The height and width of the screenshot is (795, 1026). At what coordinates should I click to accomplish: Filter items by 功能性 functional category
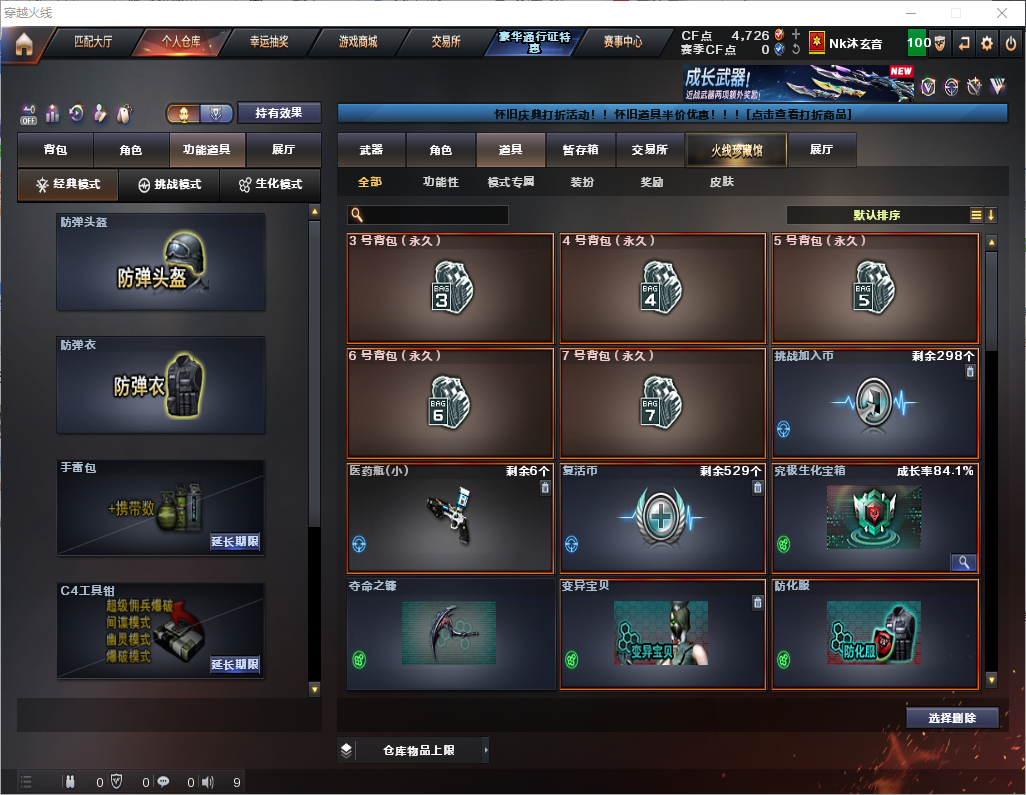pos(440,182)
